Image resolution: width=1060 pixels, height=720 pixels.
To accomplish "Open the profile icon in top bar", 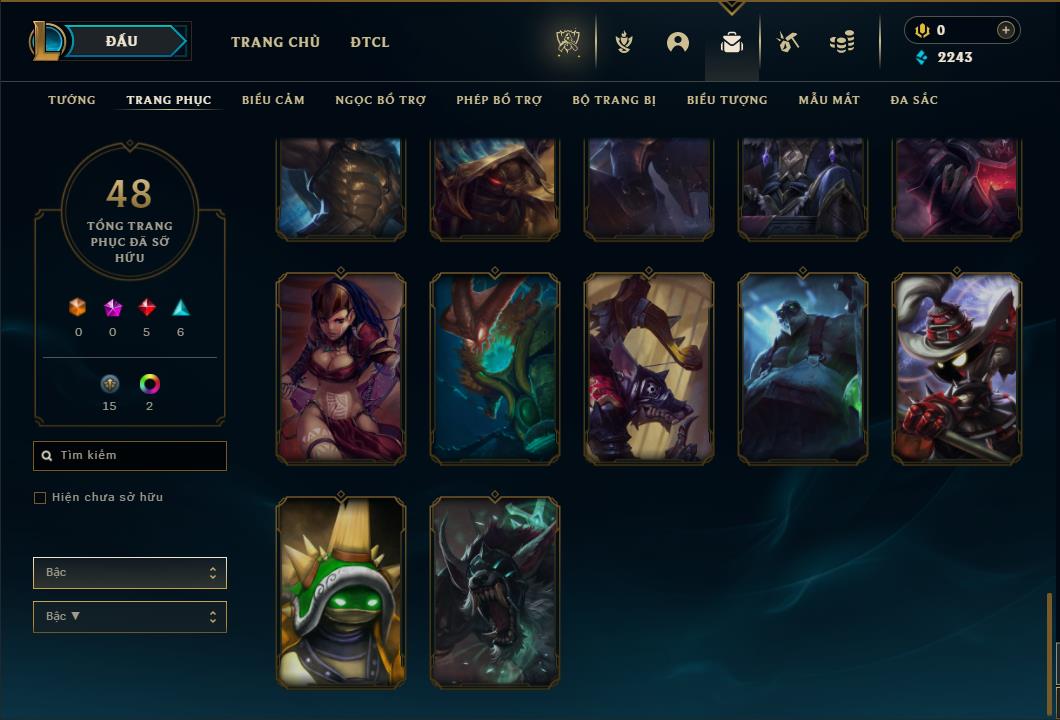I will click(678, 42).
